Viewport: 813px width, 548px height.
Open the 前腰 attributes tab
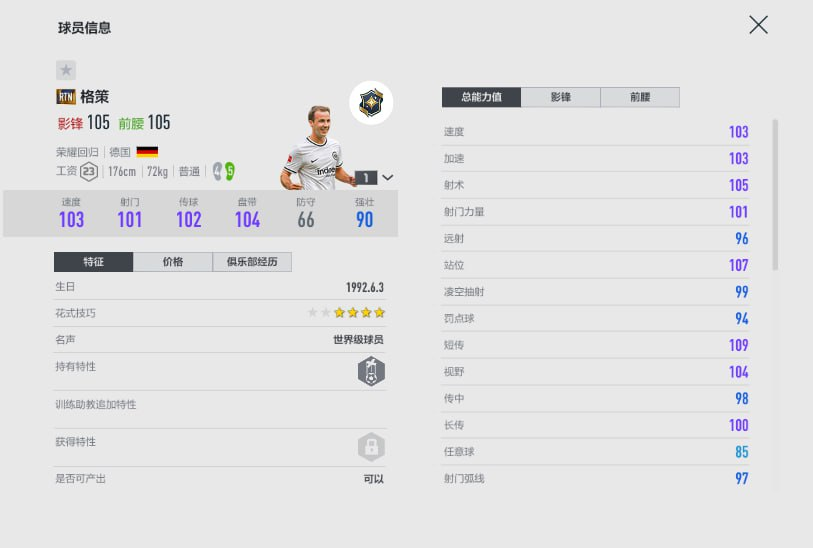tap(640, 97)
